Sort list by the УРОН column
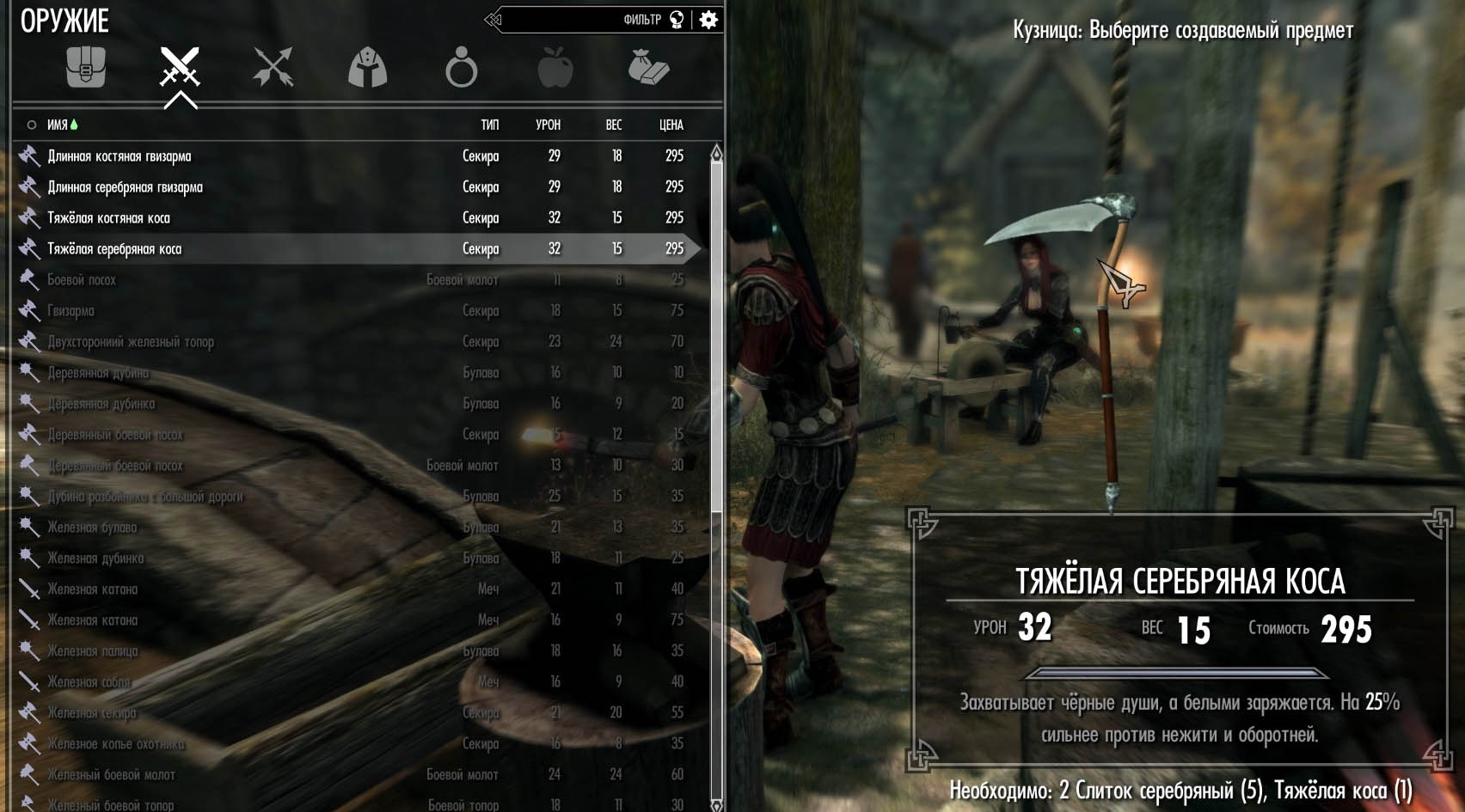 [548, 125]
